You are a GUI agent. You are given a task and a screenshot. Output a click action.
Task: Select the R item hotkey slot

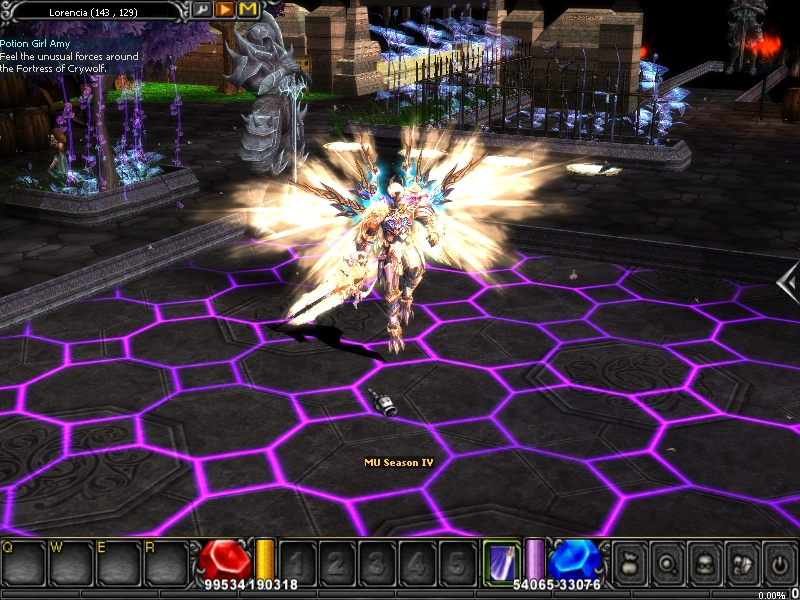coord(165,564)
